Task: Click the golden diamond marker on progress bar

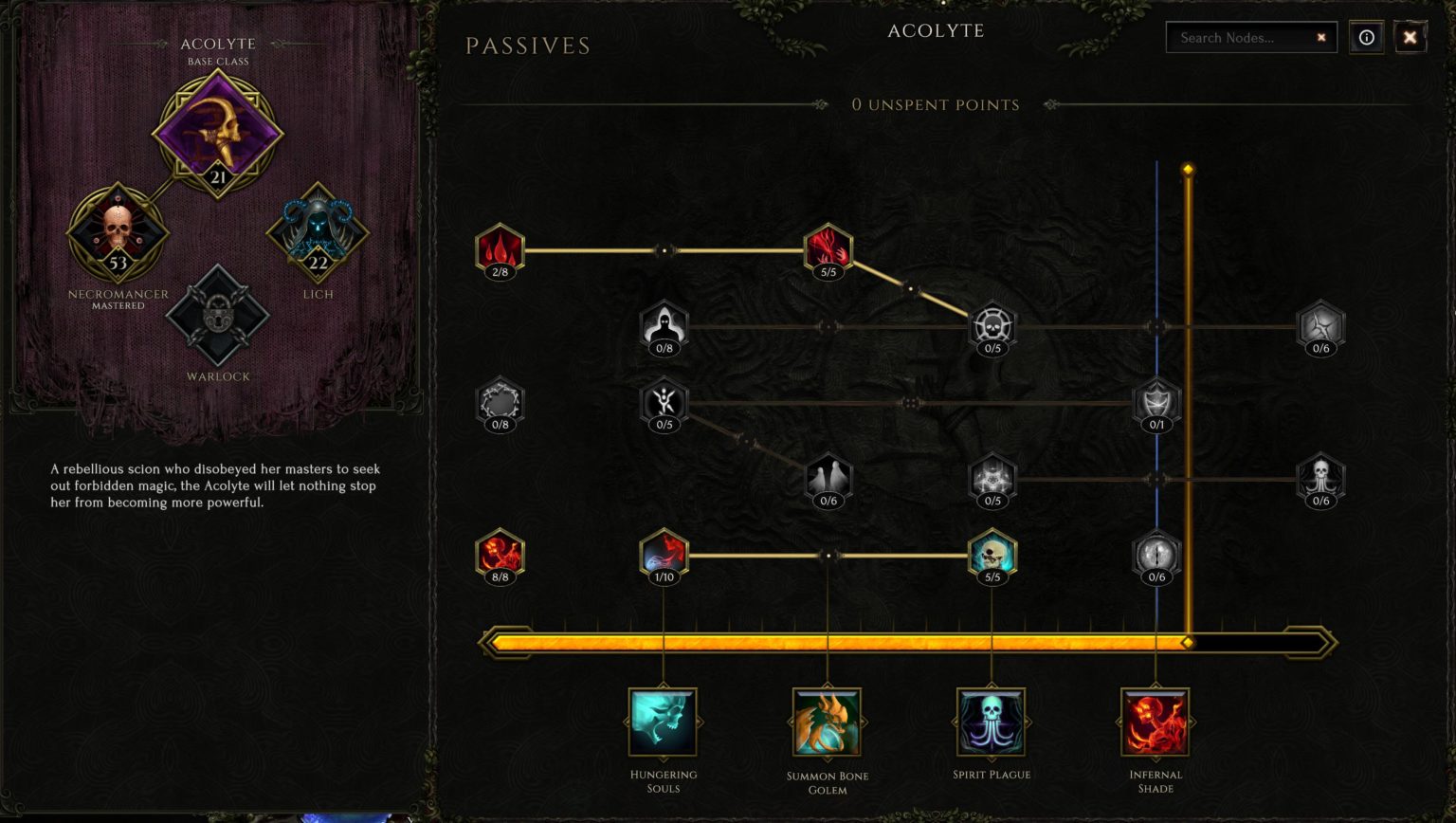Action: click(1189, 642)
